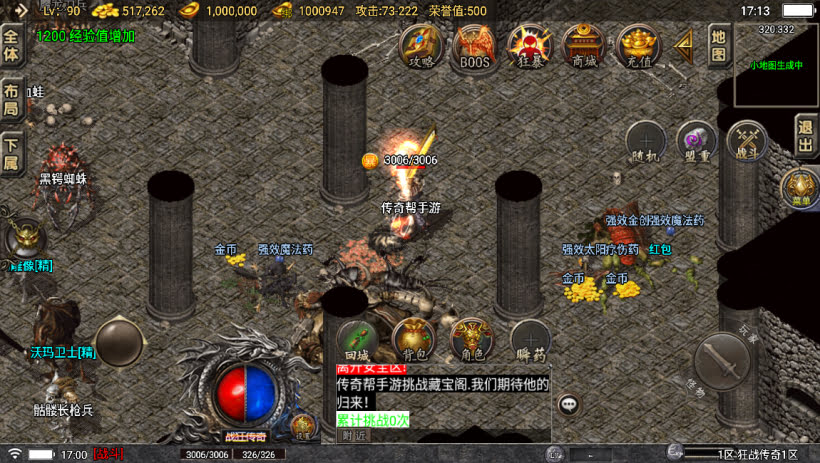820x463 pixels.
Task: Open the 商城 shop
Action: pos(583,45)
